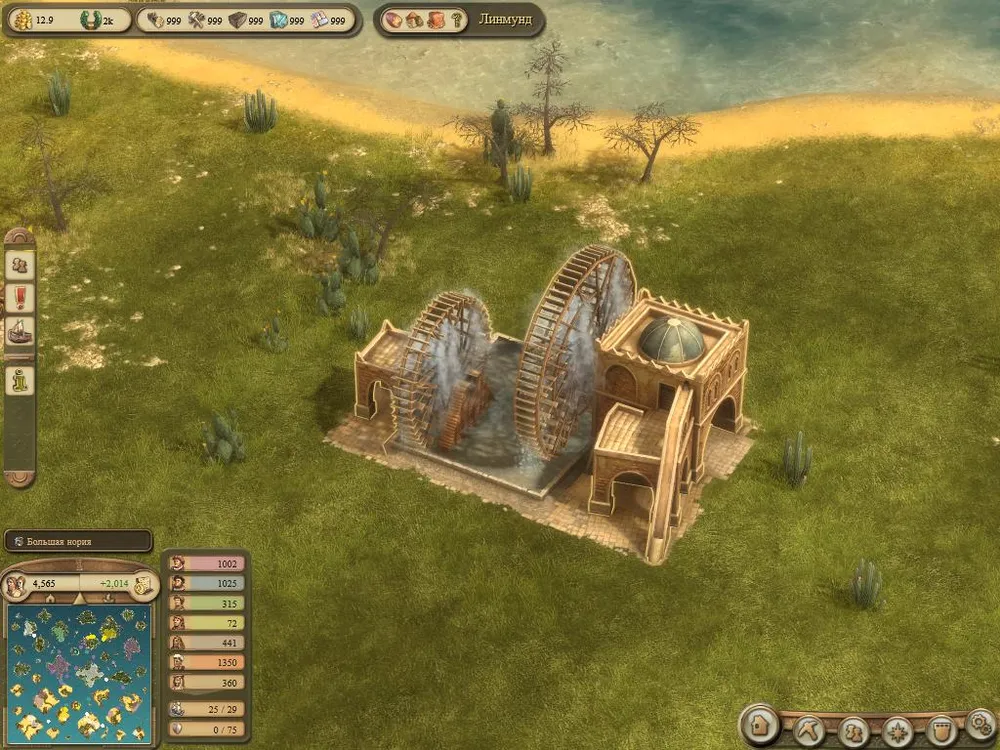Select the Большая нория quest tracker
Viewport: 1000px width, 750px height.
pyautogui.click(x=78, y=541)
